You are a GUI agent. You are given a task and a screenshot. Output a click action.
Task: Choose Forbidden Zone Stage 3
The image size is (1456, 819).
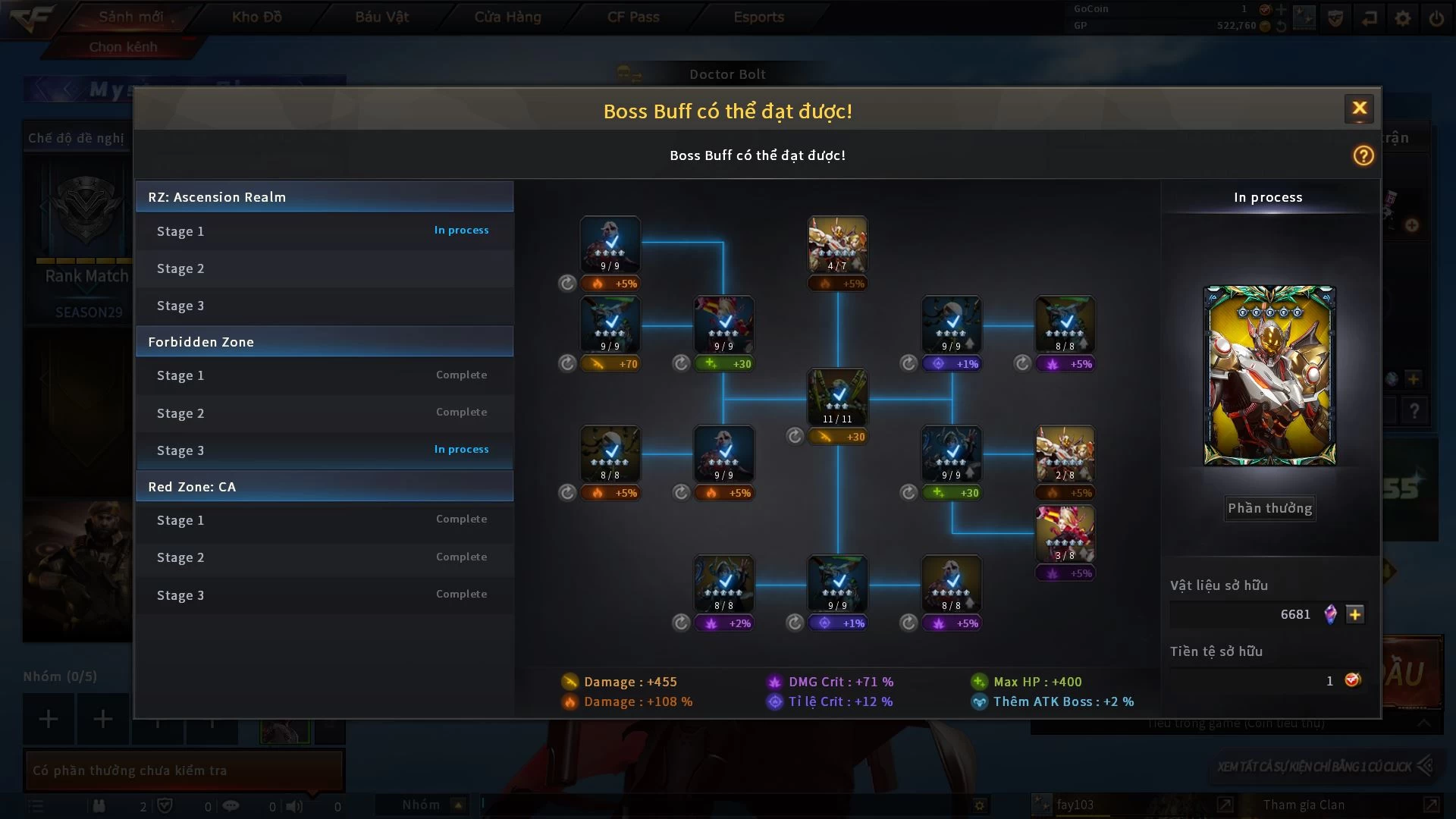(x=324, y=450)
